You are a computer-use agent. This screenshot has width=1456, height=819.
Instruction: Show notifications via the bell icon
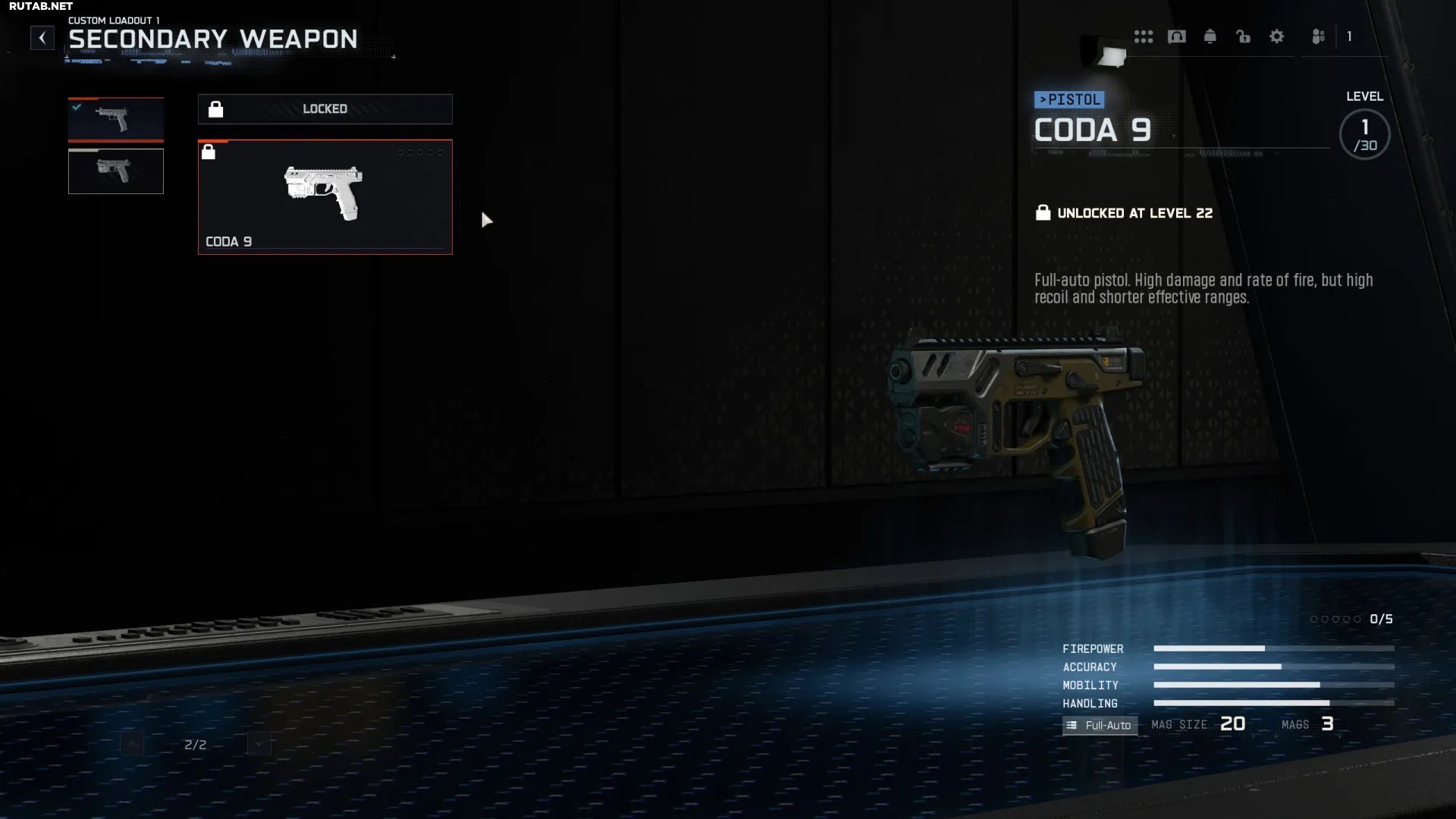[1210, 36]
